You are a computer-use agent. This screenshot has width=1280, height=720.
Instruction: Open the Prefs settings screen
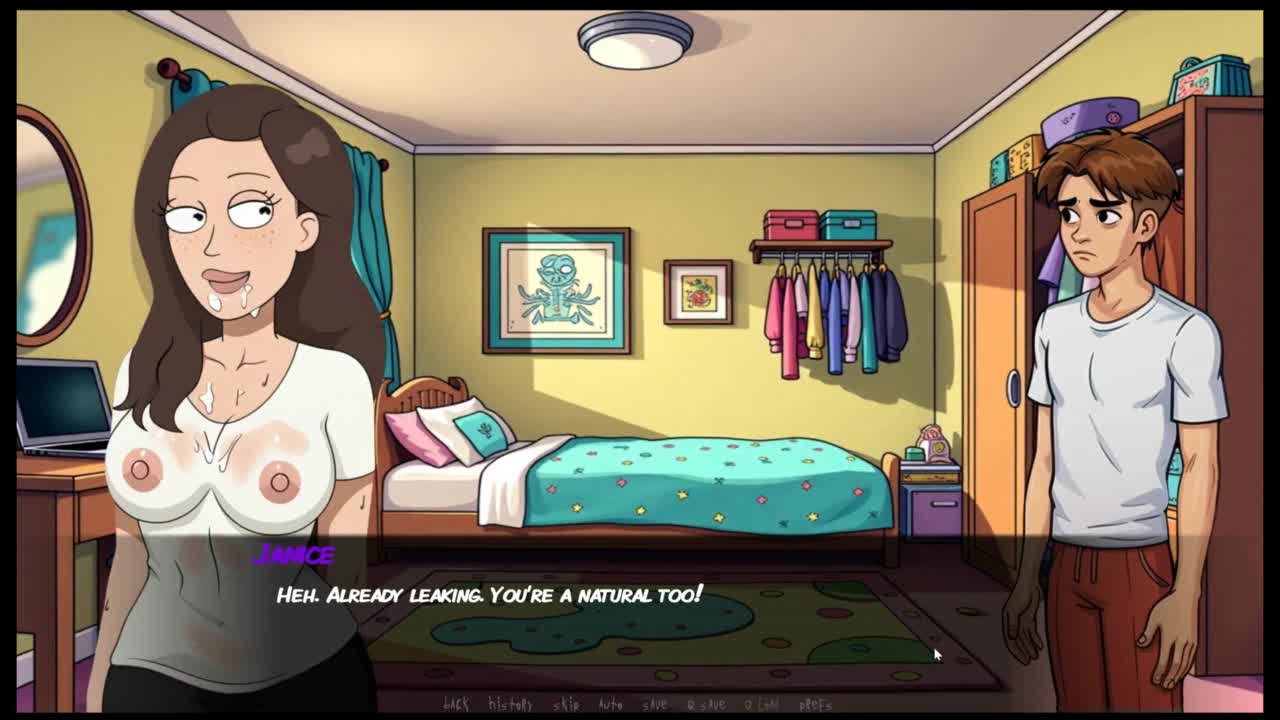point(816,705)
